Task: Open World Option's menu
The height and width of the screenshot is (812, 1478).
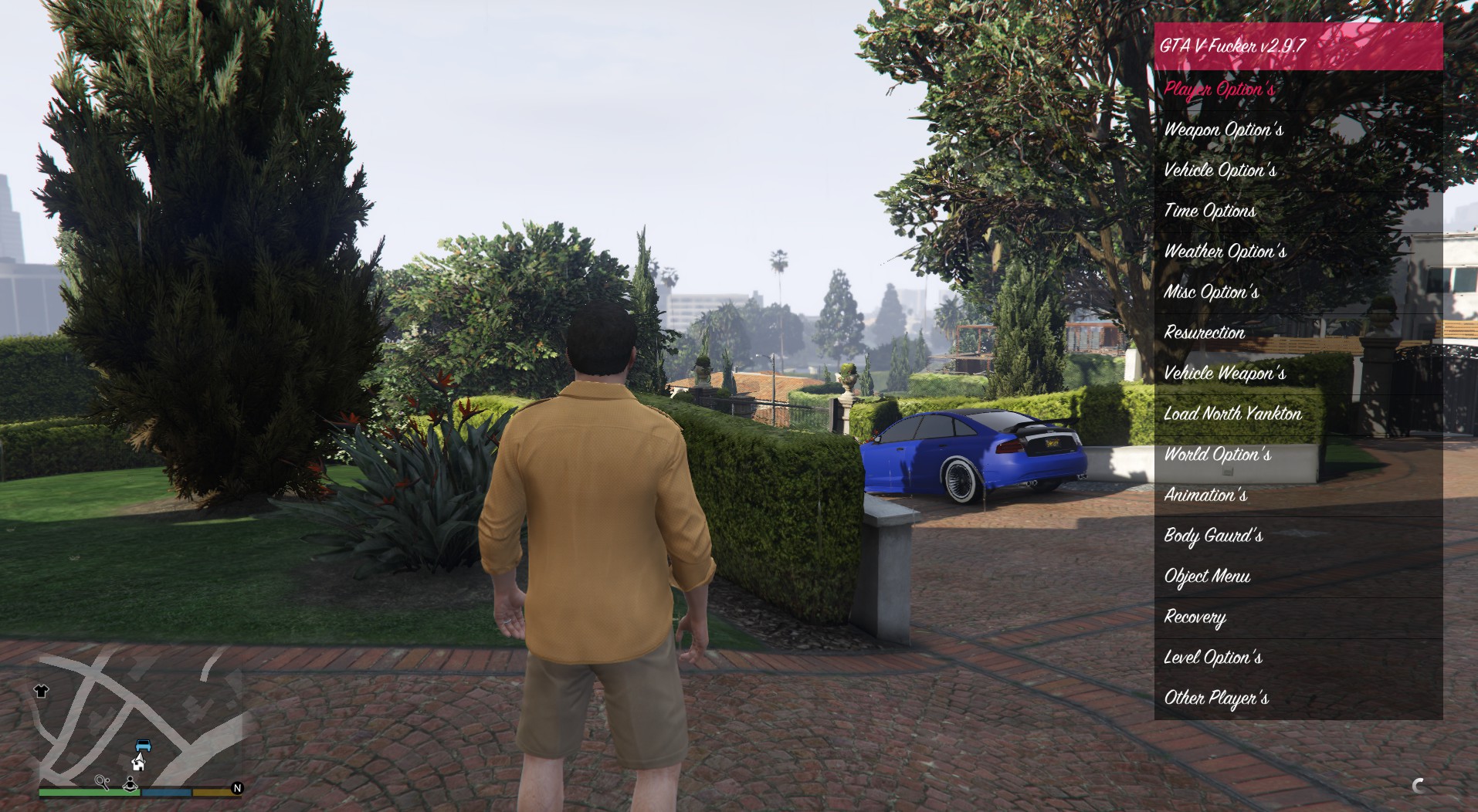Action: click(1217, 455)
